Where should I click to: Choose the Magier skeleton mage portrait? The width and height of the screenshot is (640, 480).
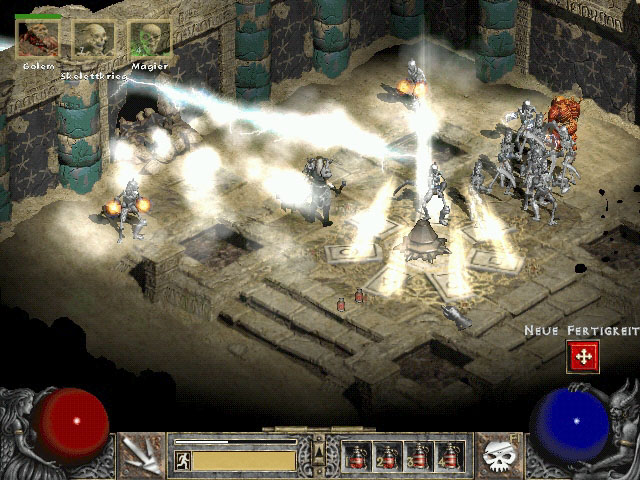(x=149, y=40)
